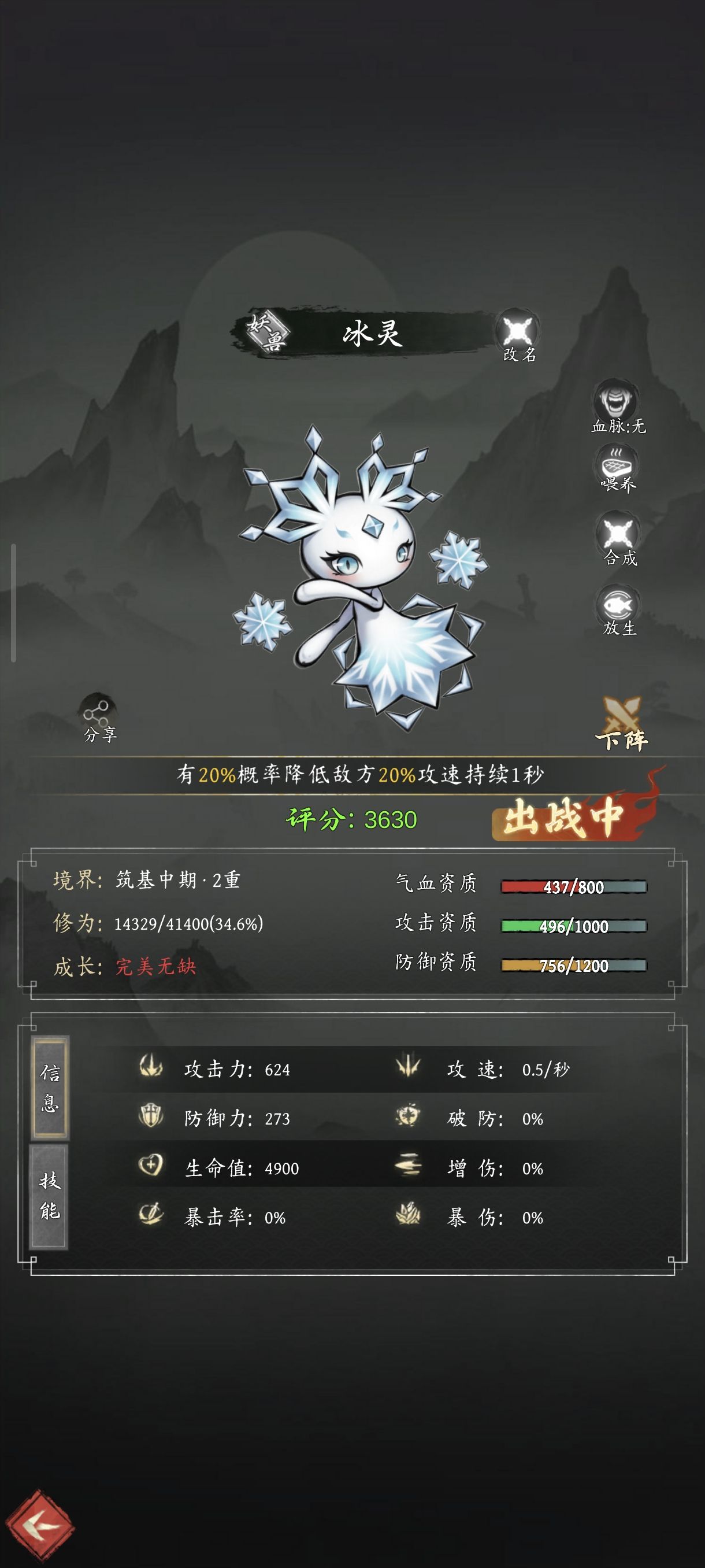Switch to the 技能 skills tab
The image size is (705, 1568).
click(x=49, y=1196)
